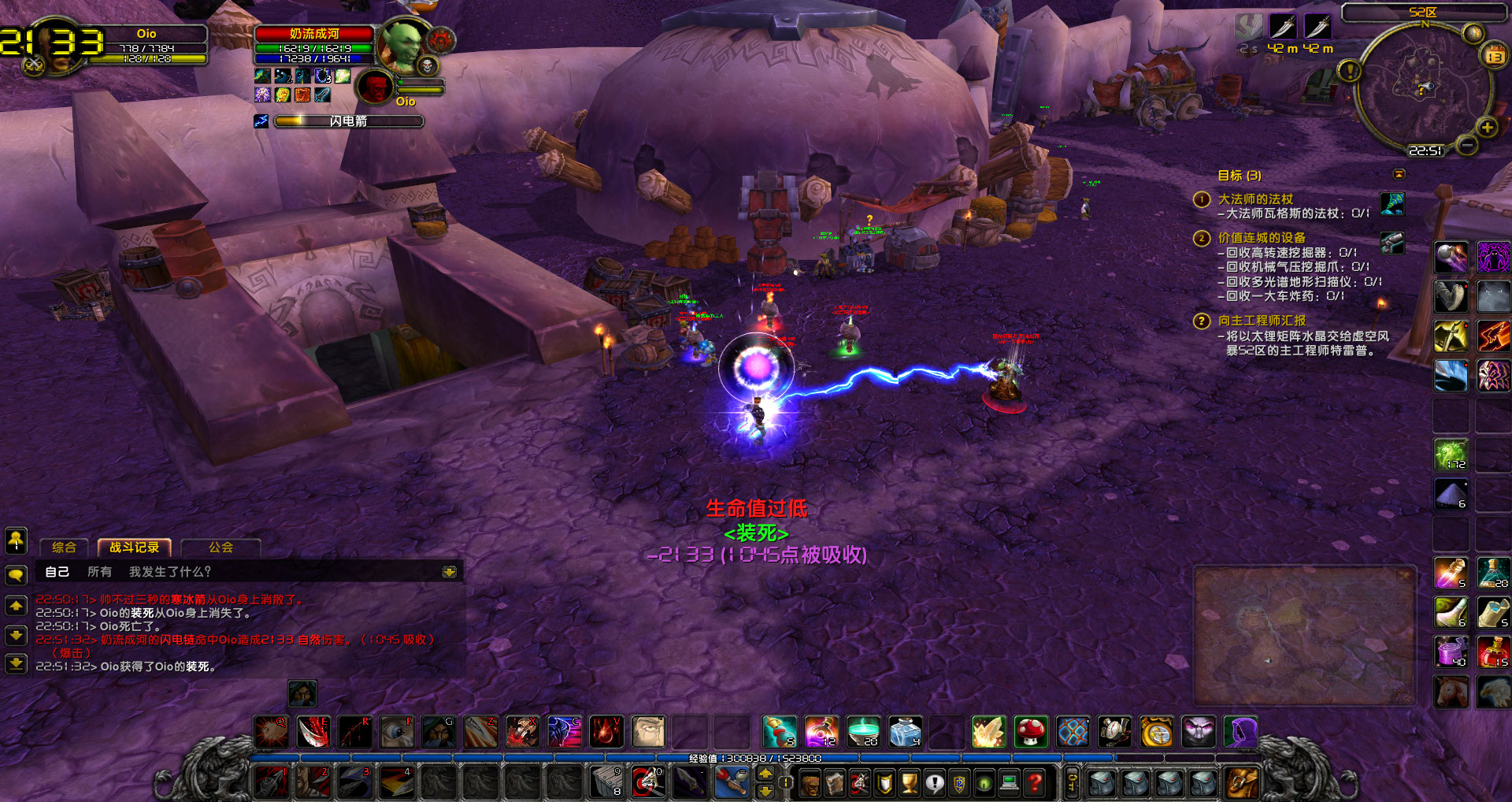Switch to the 综合 chat tab

click(64, 548)
